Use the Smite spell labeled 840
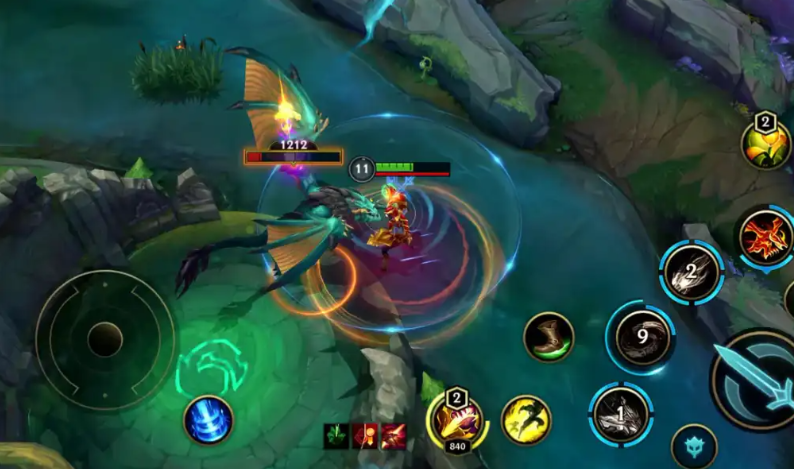This screenshot has width=794, height=469. [x=458, y=422]
